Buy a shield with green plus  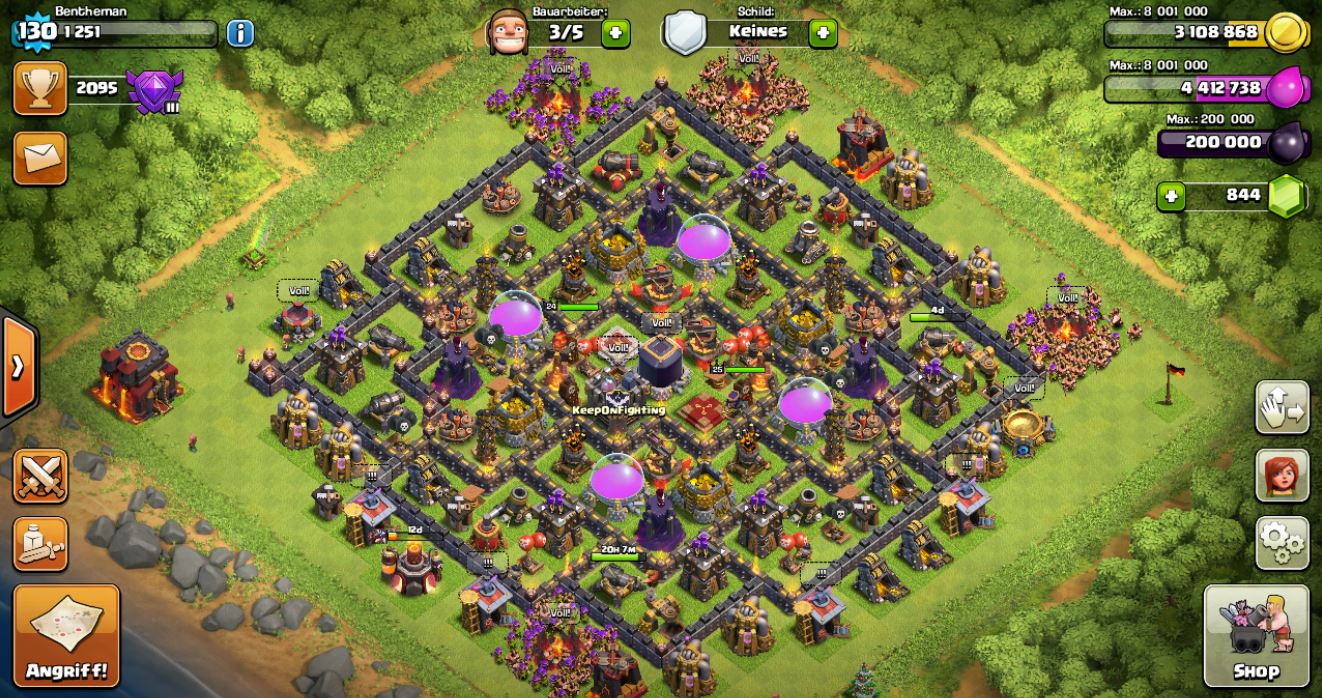click(822, 33)
